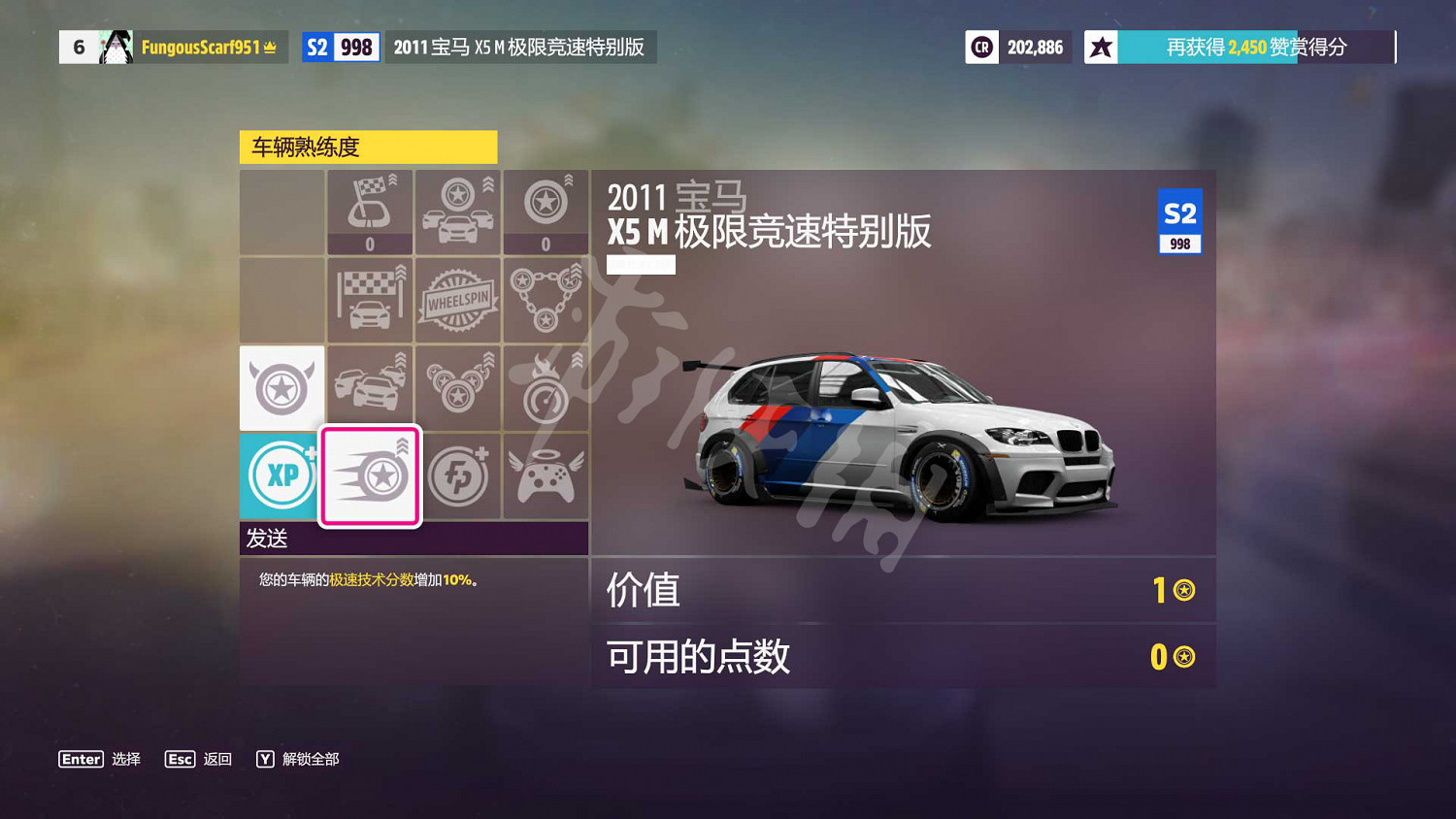1456x819 pixels.
Task: Select the Wheelspin mastery perk
Action: (x=458, y=300)
